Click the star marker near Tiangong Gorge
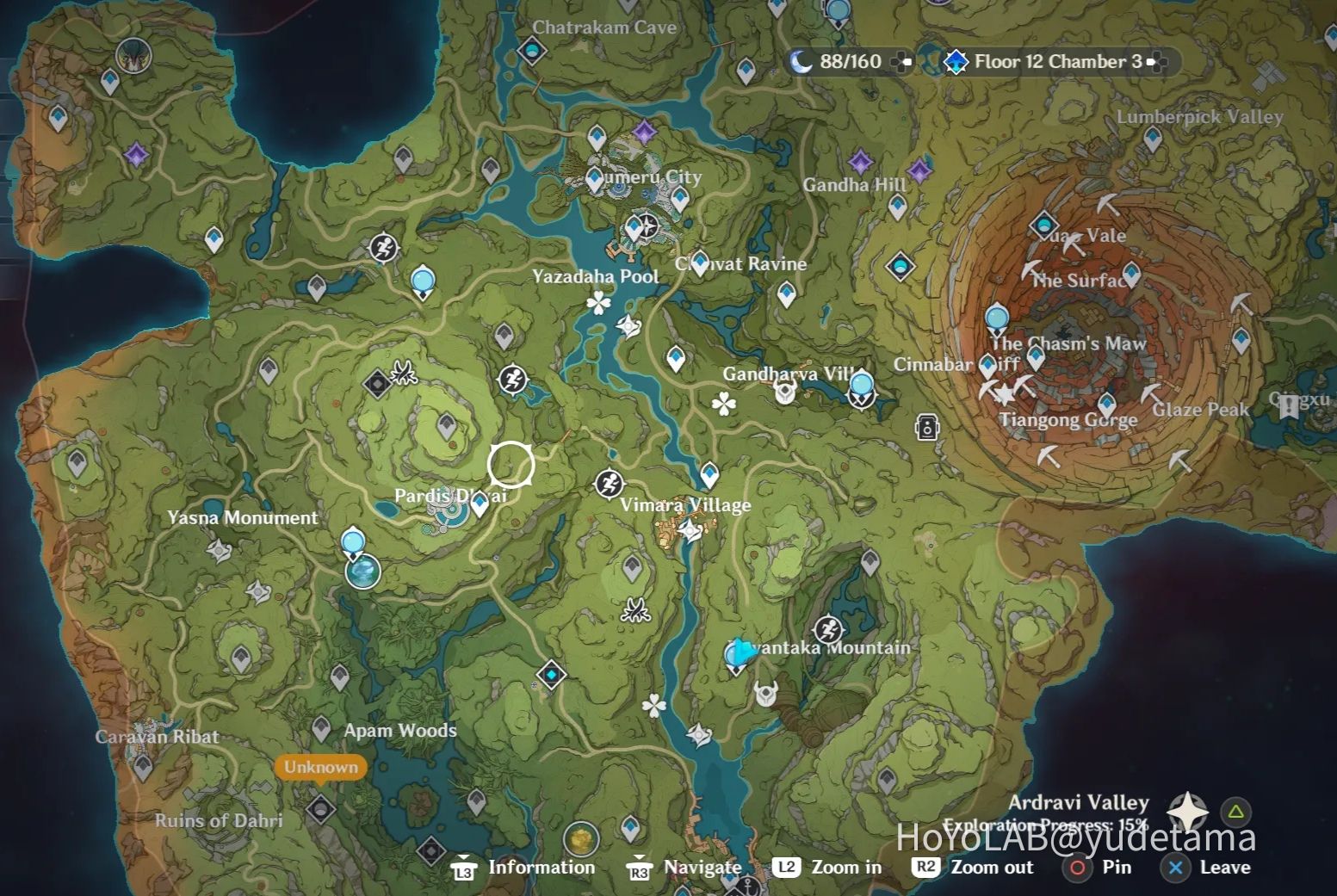Screen dimensions: 1337x896 pos(1005,394)
